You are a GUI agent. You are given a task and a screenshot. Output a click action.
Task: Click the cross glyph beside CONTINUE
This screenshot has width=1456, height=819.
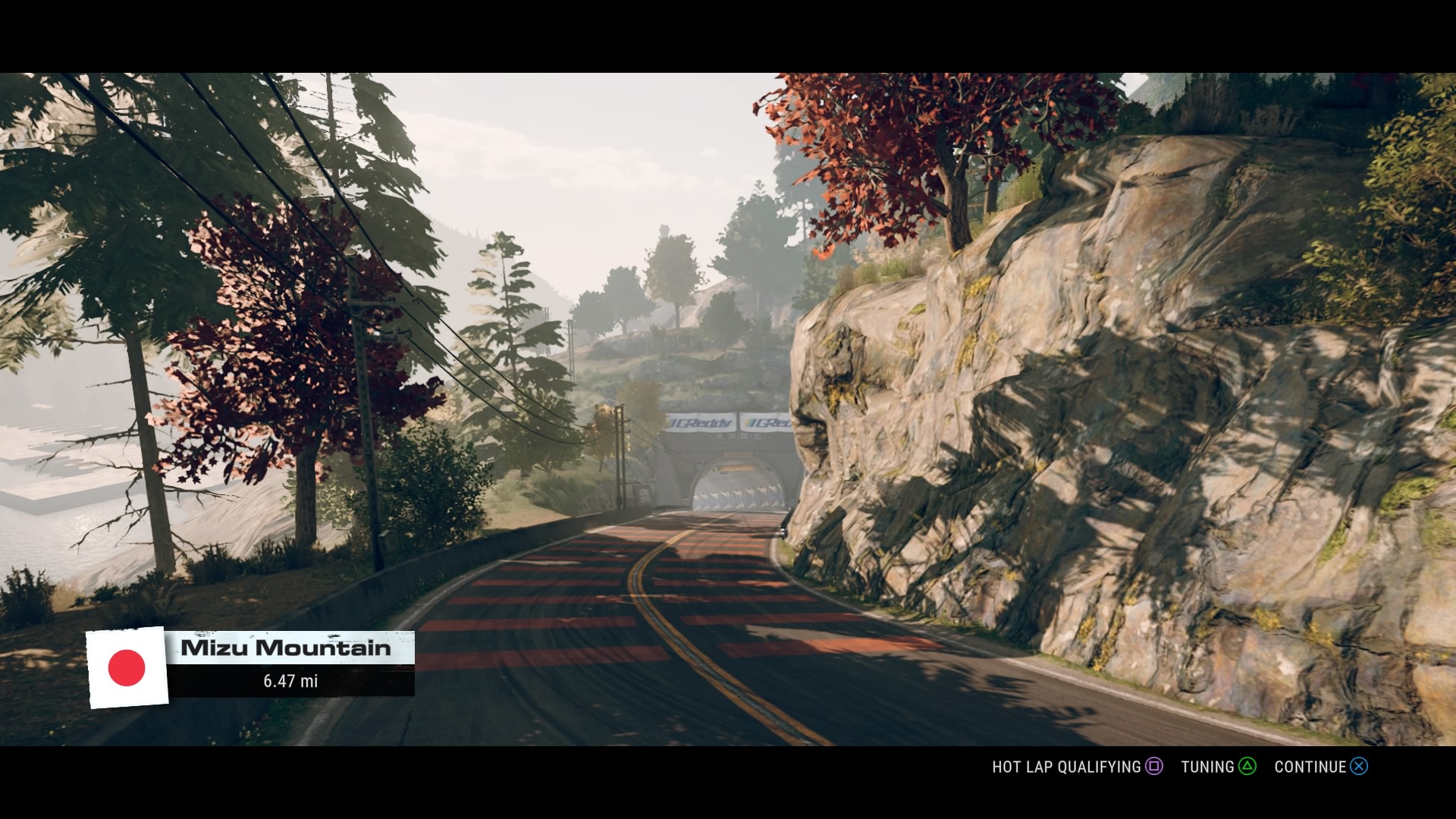coord(1357,767)
